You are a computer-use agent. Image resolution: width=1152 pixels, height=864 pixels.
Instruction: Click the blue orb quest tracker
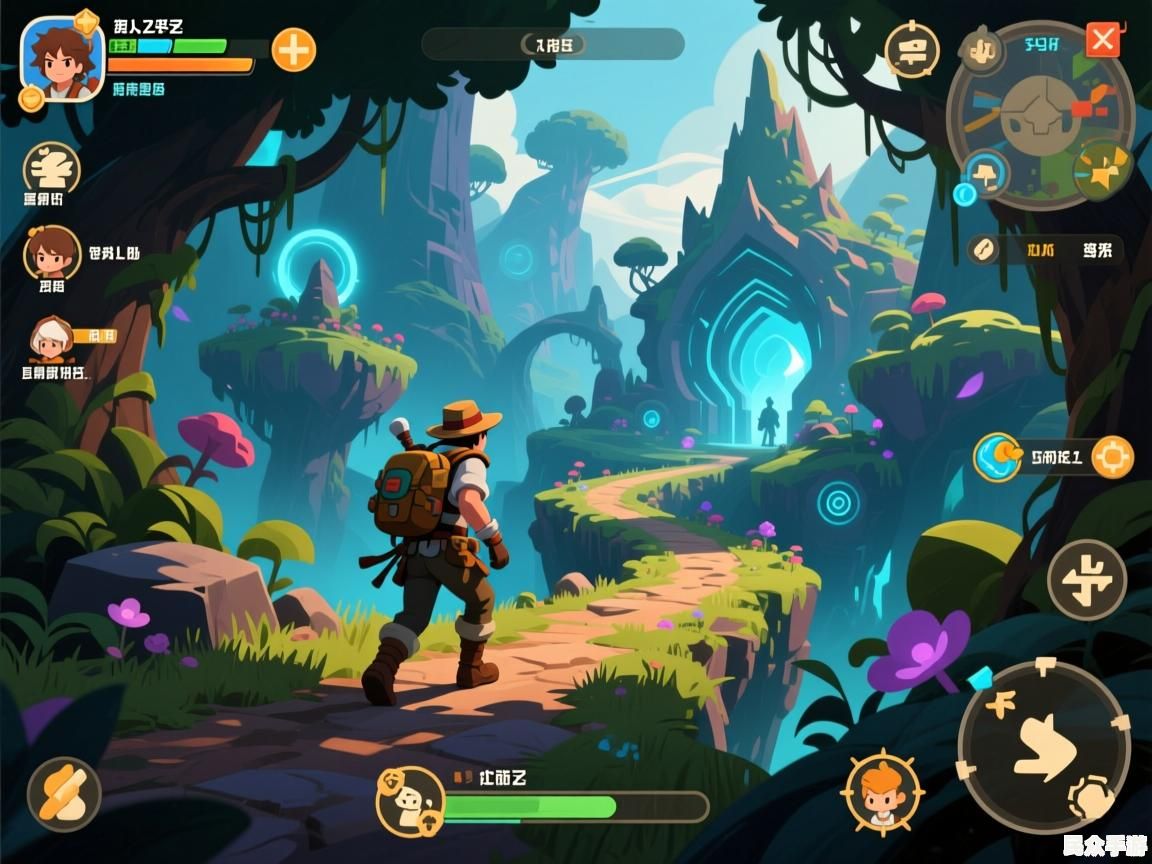point(997,457)
